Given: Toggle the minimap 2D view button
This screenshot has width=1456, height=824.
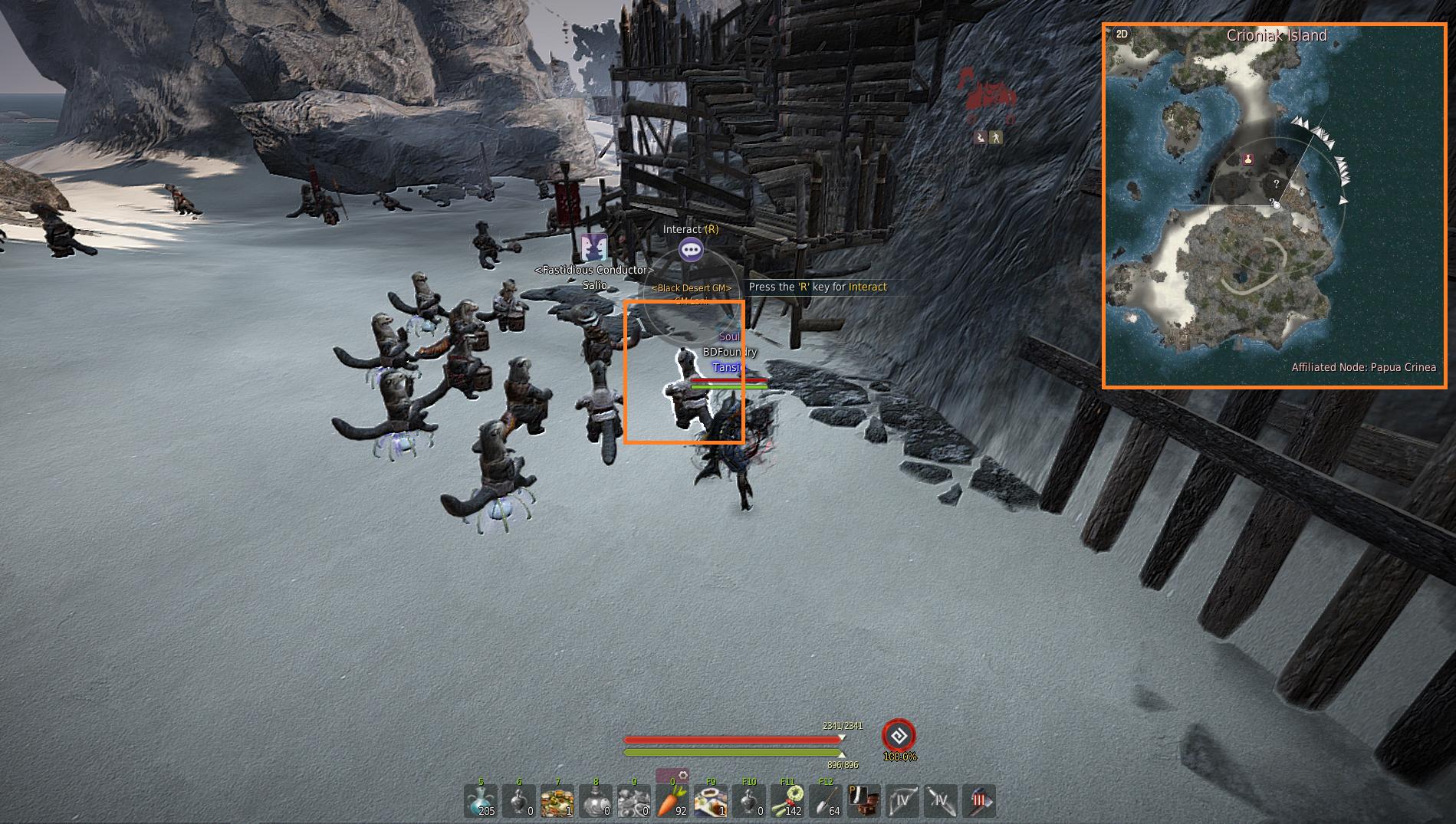Looking at the screenshot, I should 1122,34.
